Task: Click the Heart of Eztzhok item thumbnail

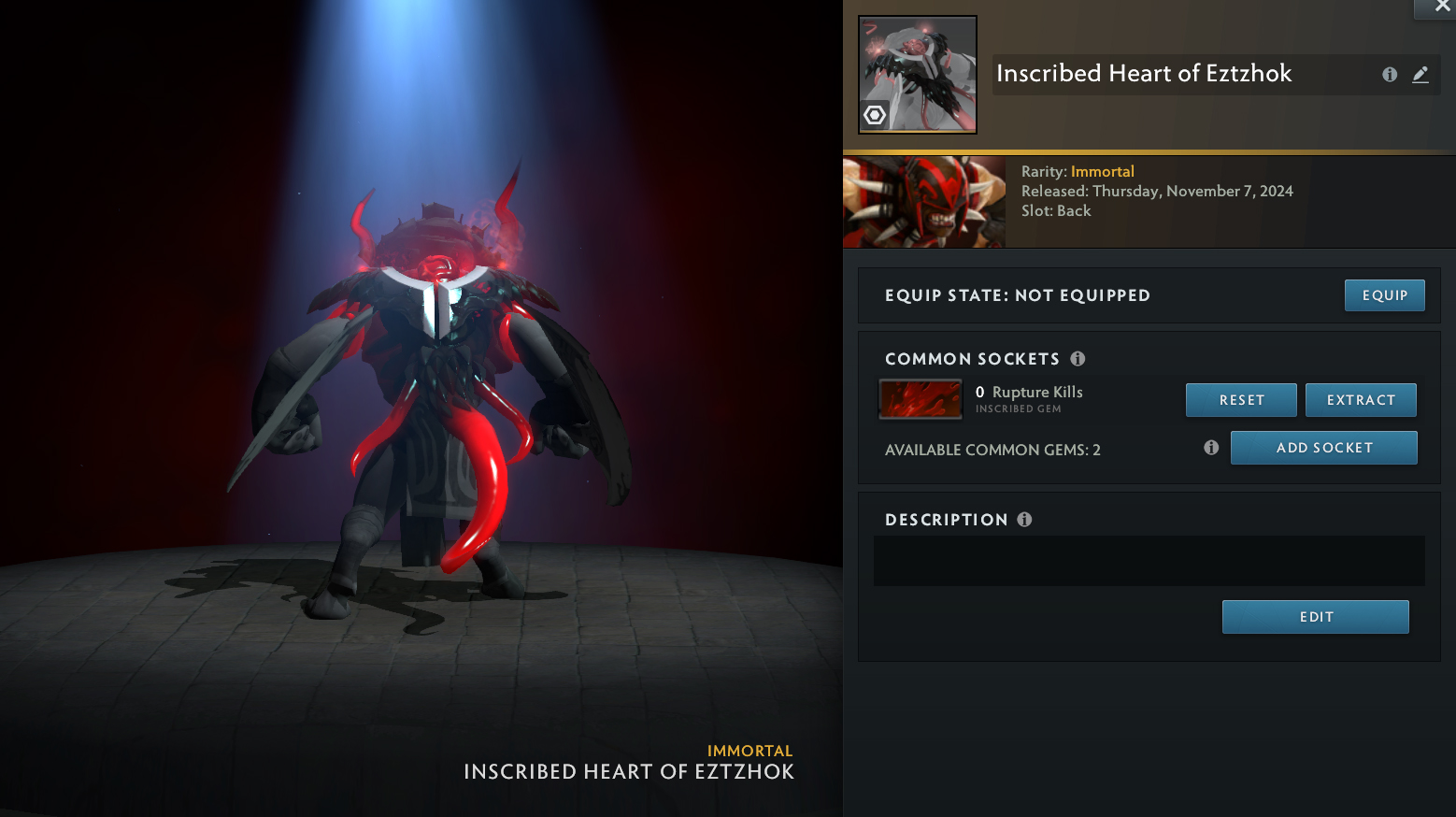Action: coord(918,75)
